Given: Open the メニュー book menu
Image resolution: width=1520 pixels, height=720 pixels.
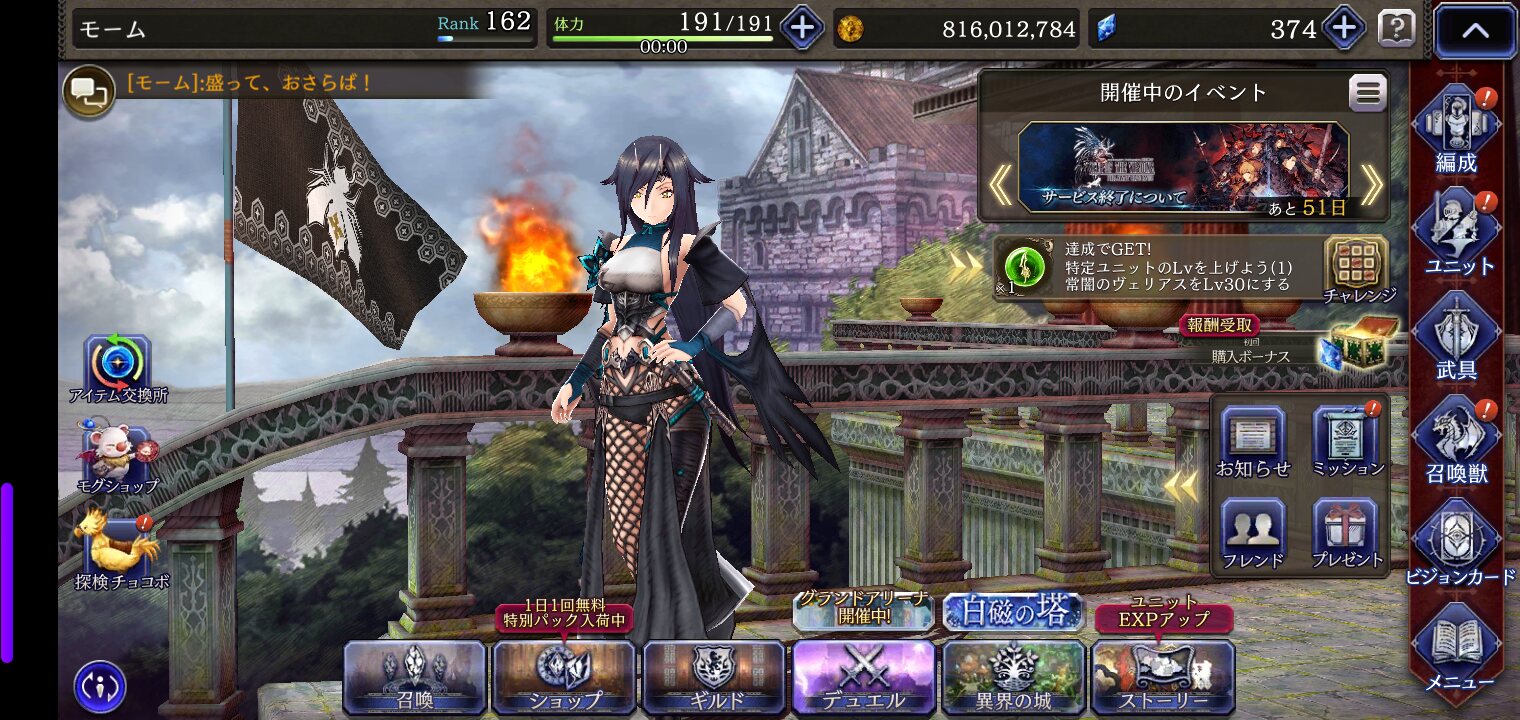Looking at the screenshot, I should (1456, 648).
